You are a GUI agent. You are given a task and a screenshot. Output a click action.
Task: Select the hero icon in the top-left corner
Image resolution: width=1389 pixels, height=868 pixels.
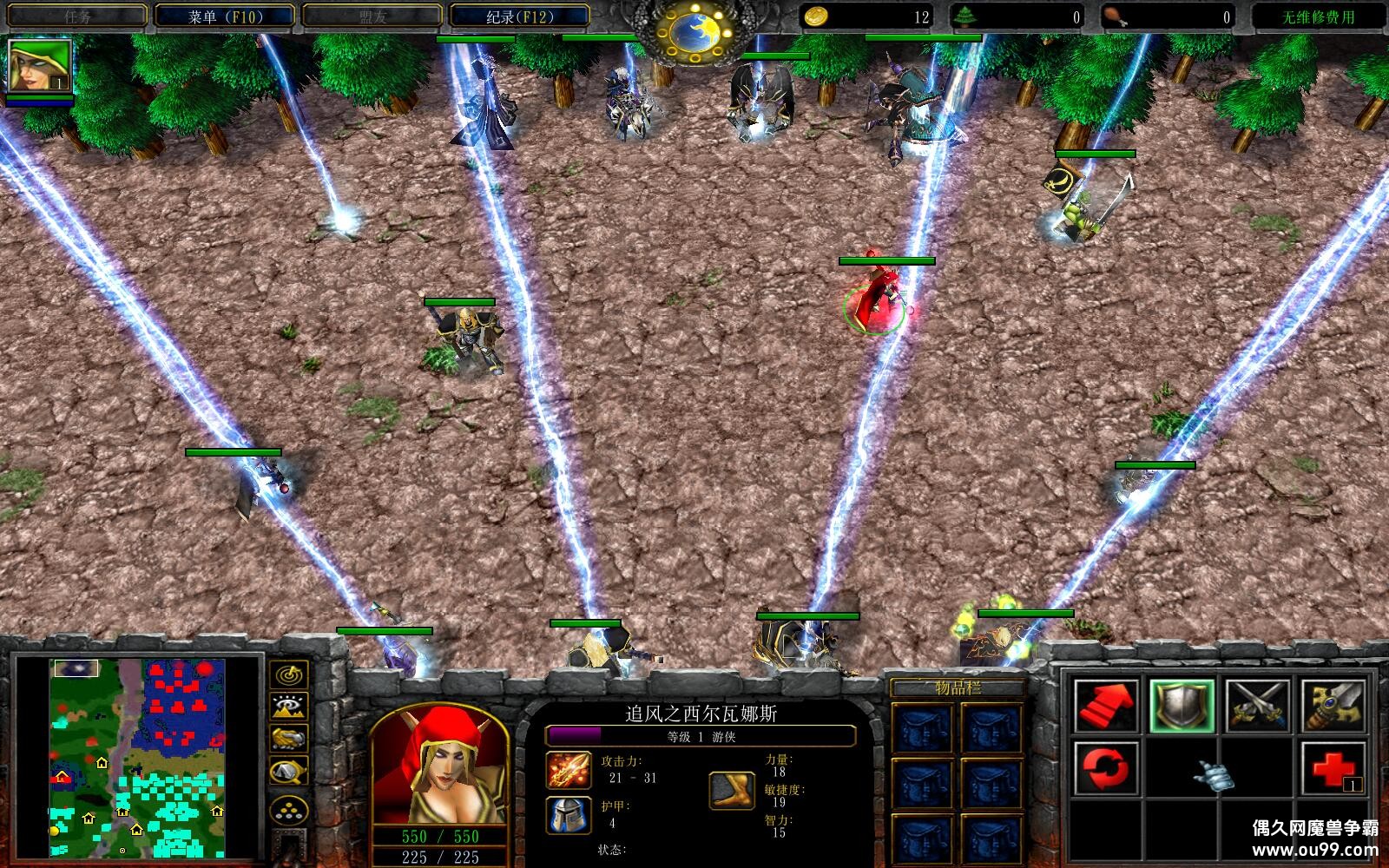pos(39,66)
